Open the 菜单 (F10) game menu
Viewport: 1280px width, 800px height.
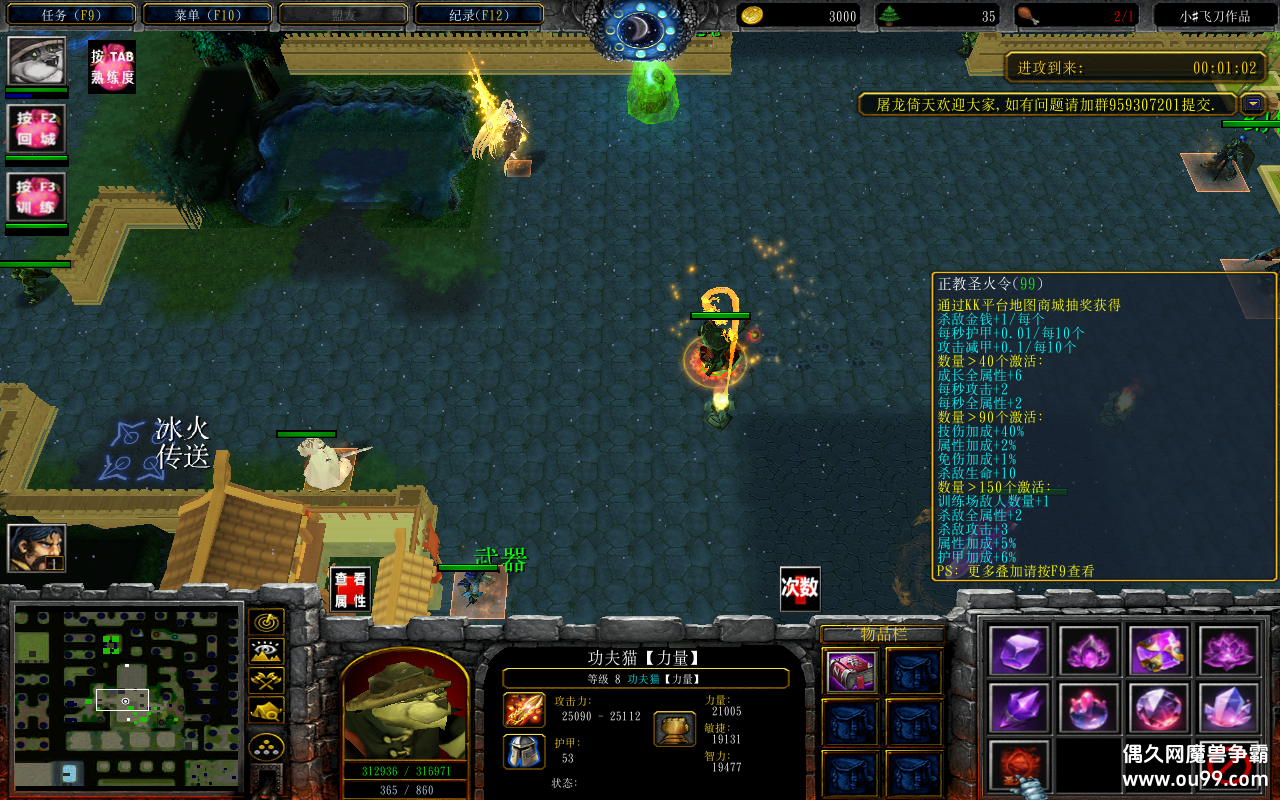pos(208,15)
